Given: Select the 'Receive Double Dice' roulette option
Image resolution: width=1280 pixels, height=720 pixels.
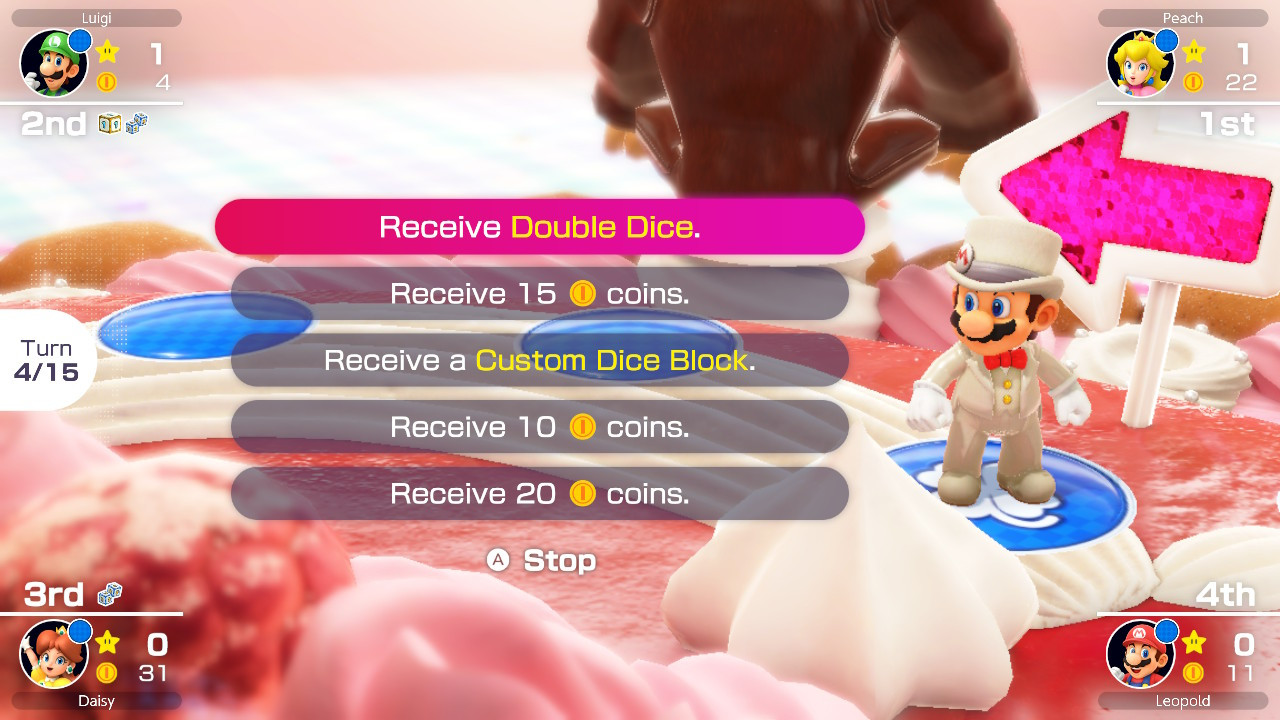Looking at the screenshot, I should [540, 226].
